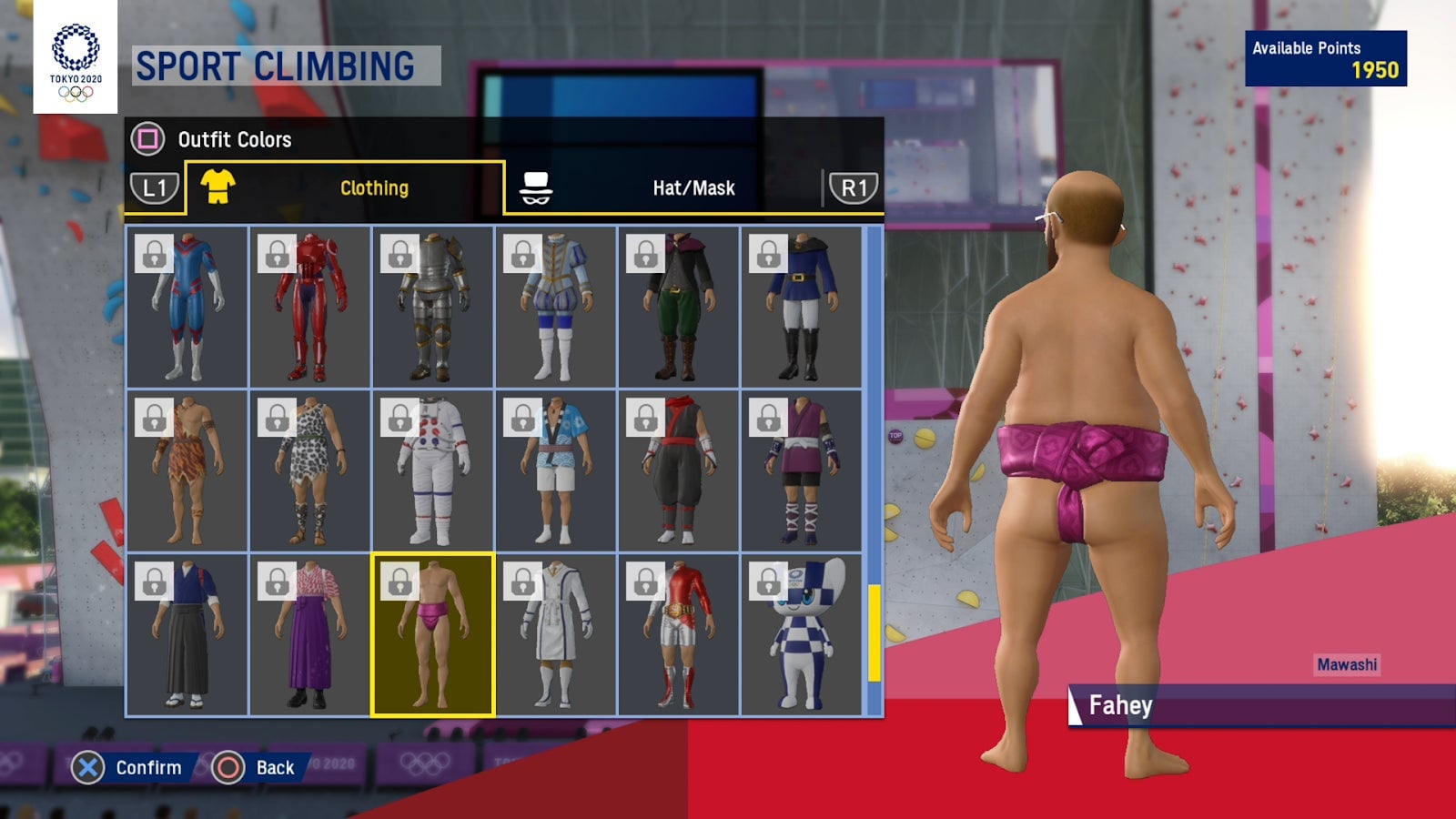Image resolution: width=1456 pixels, height=819 pixels.
Task: Select the Miraitowa mascot costume
Action: [803, 637]
